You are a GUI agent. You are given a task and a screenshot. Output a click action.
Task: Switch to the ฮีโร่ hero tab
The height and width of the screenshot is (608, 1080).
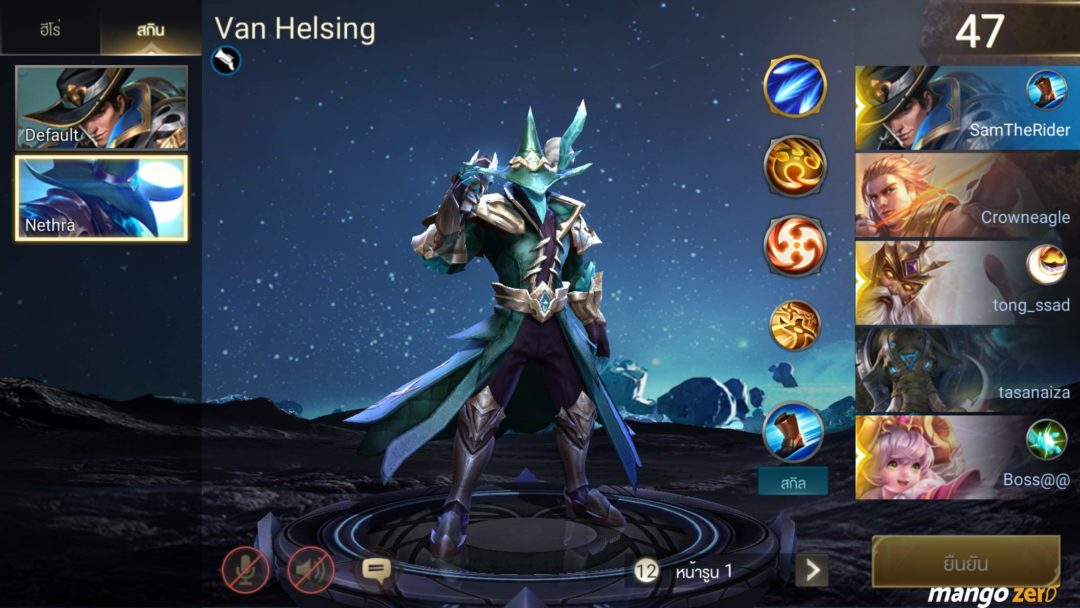[50, 29]
